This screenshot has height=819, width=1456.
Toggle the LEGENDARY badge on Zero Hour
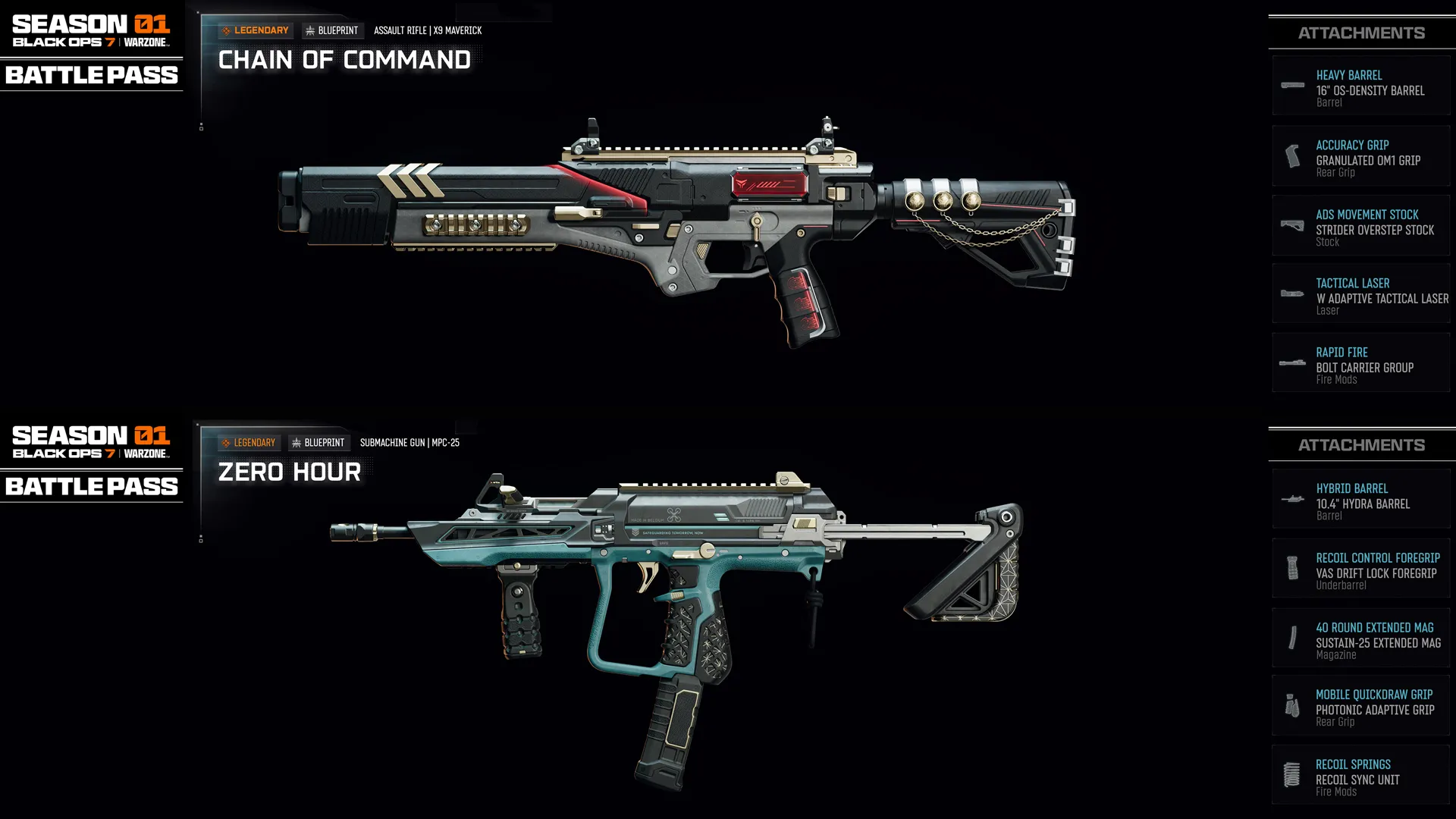tap(249, 442)
